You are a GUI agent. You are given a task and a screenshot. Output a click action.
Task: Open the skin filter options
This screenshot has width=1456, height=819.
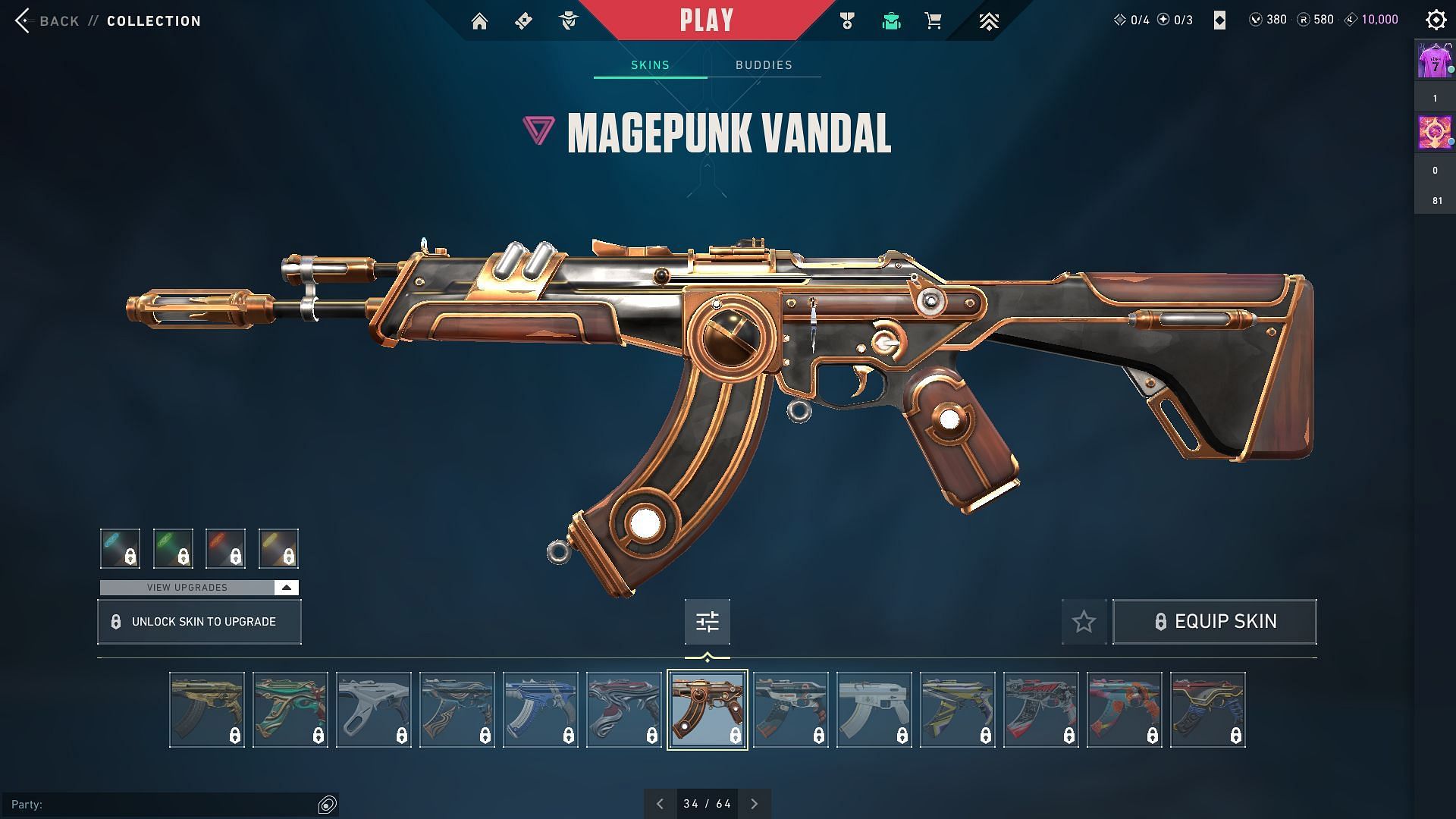click(707, 622)
